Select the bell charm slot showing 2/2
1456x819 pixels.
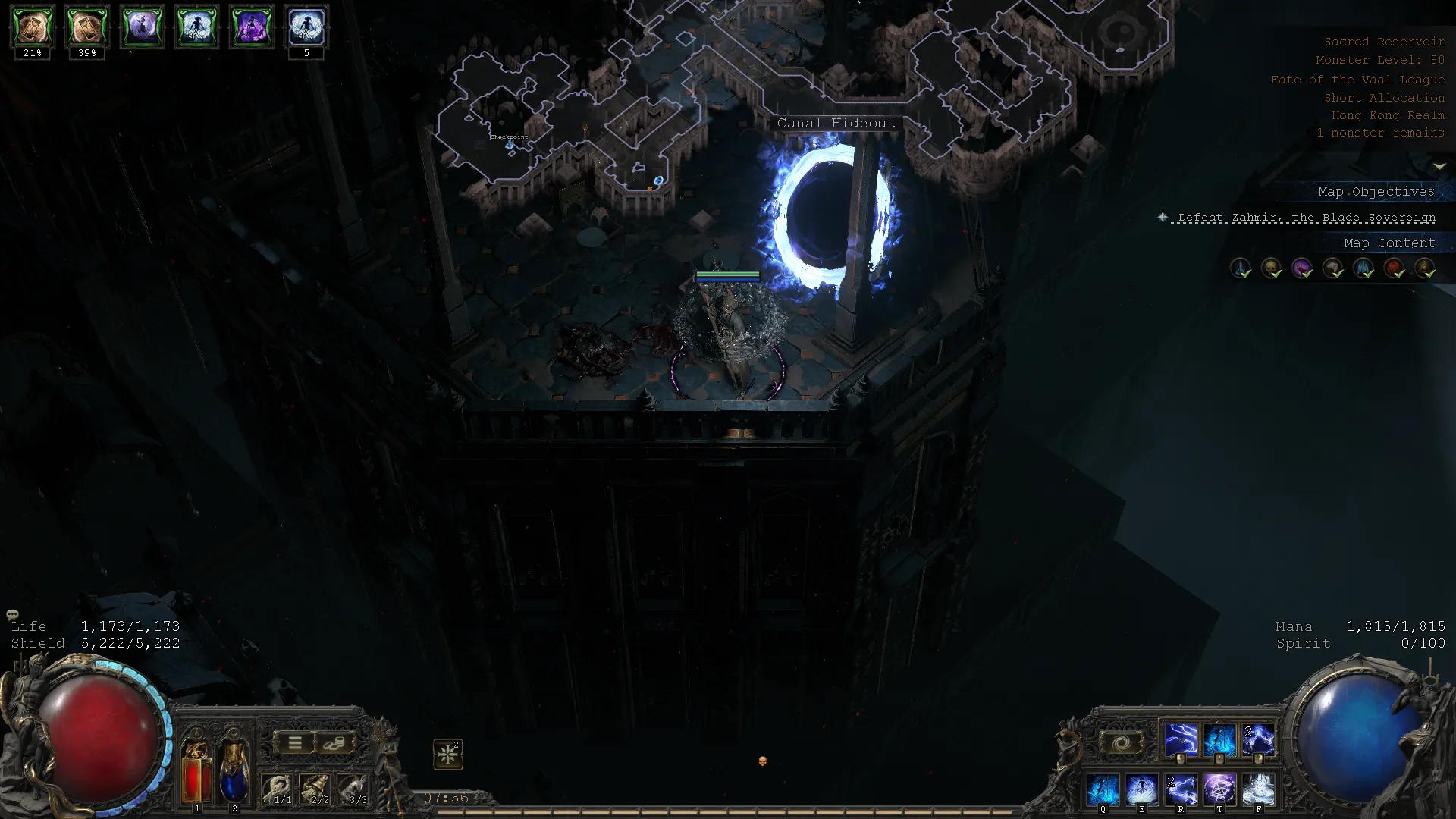pos(315,789)
